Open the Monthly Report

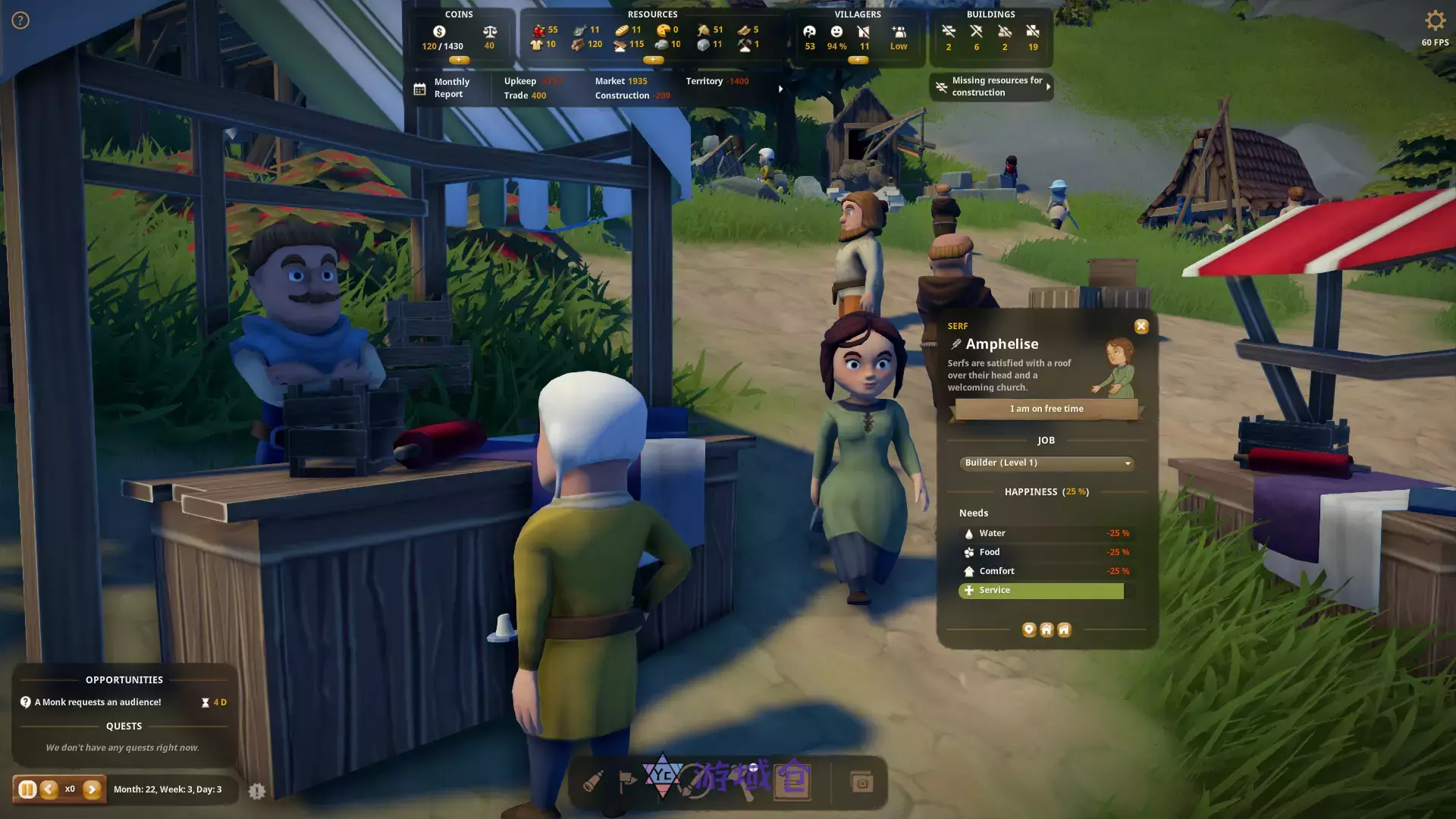point(444,88)
